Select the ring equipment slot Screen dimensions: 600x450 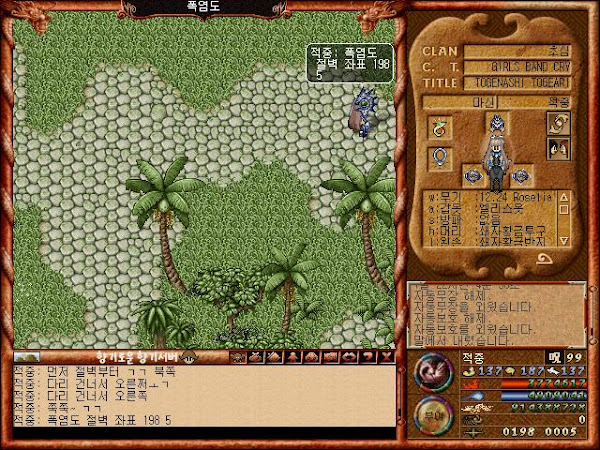click(x=439, y=127)
